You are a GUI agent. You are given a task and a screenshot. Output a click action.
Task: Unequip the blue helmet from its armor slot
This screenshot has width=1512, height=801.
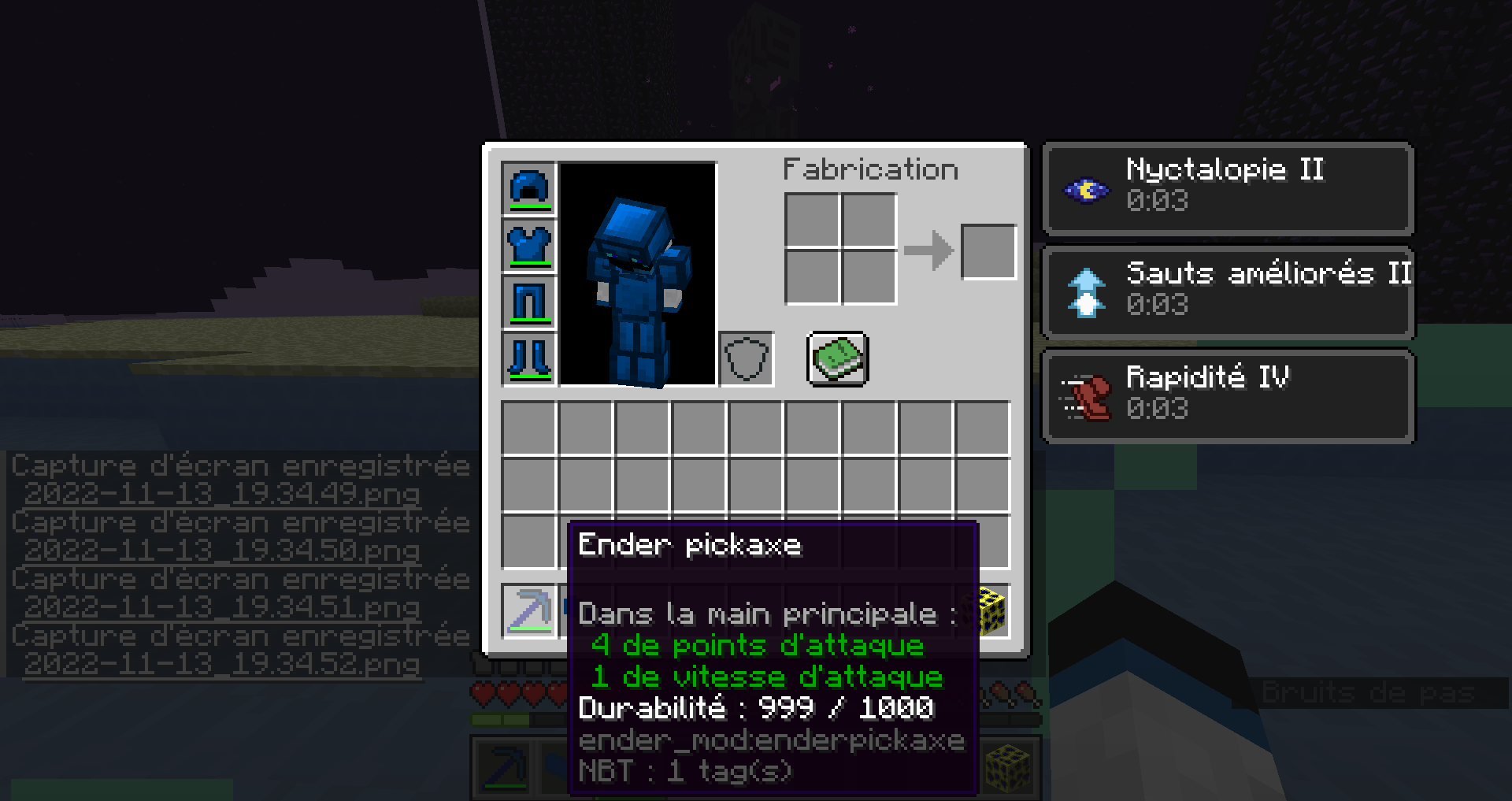tap(528, 187)
